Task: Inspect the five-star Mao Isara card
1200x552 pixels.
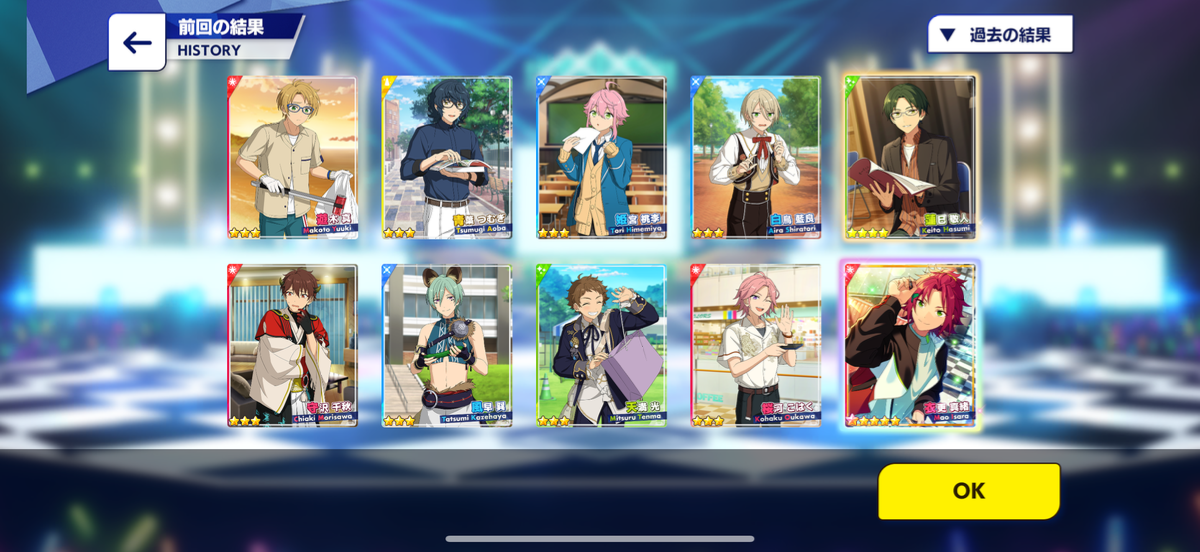Action: pos(911,345)
